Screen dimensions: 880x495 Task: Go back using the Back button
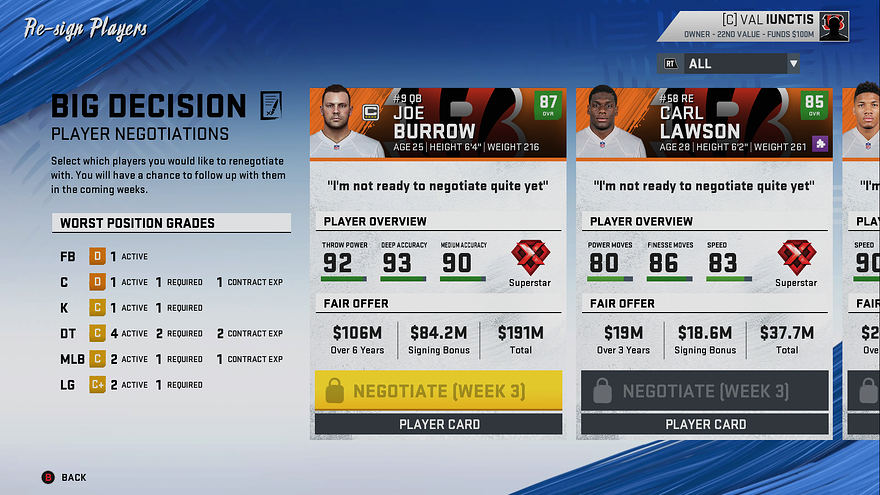[64, 477]
